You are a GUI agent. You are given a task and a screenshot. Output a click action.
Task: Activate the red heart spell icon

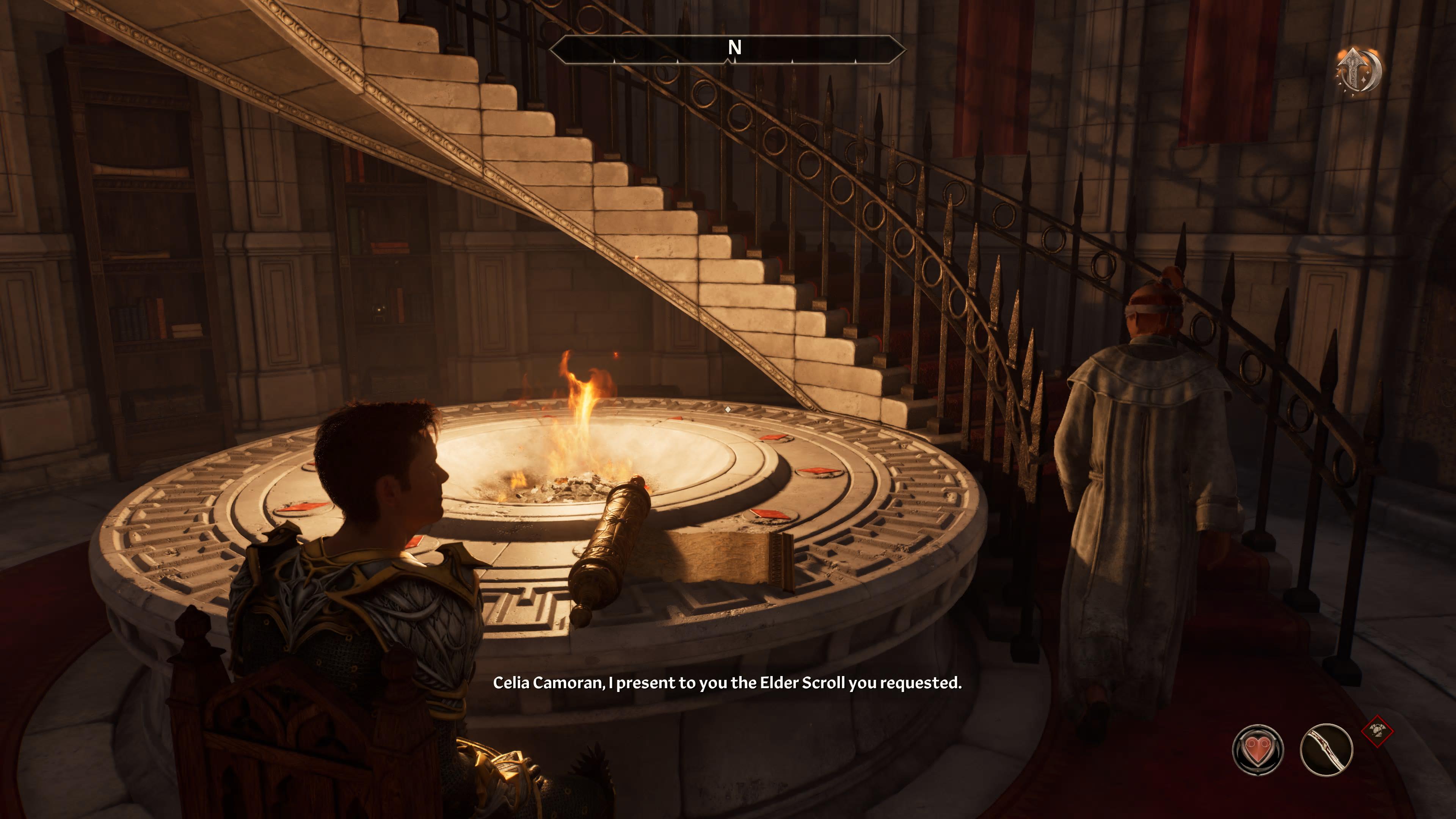[x=1258, y=750]
